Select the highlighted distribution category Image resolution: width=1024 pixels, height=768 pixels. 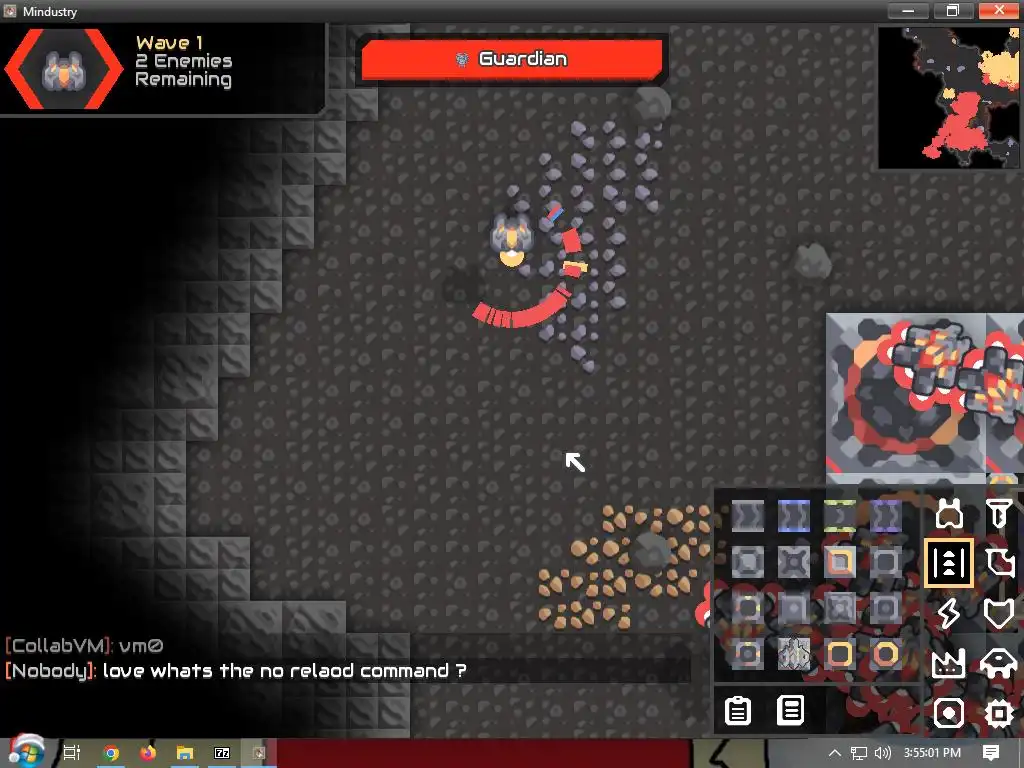pos(948,563)
